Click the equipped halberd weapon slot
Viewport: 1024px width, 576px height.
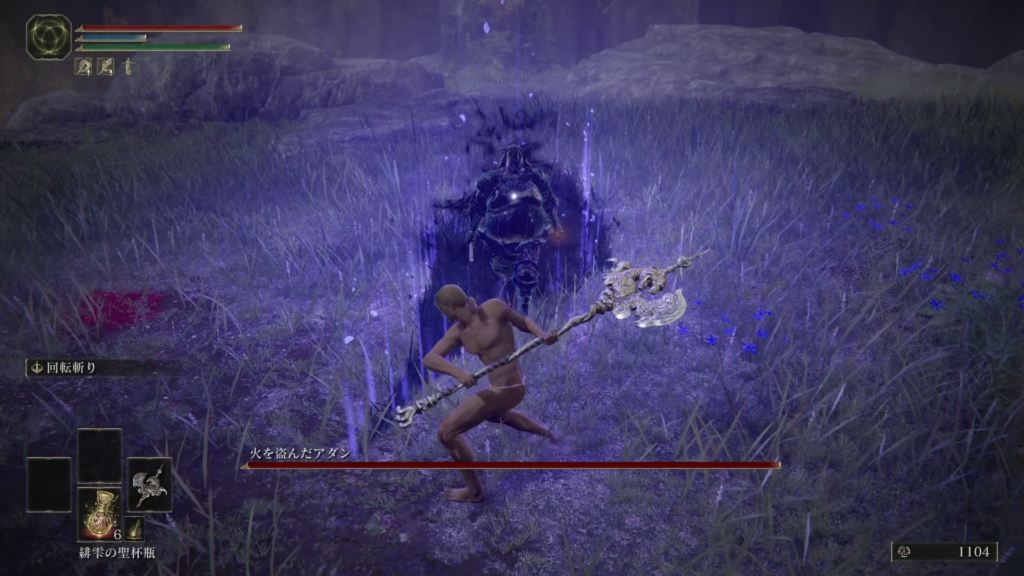[149, 484]
